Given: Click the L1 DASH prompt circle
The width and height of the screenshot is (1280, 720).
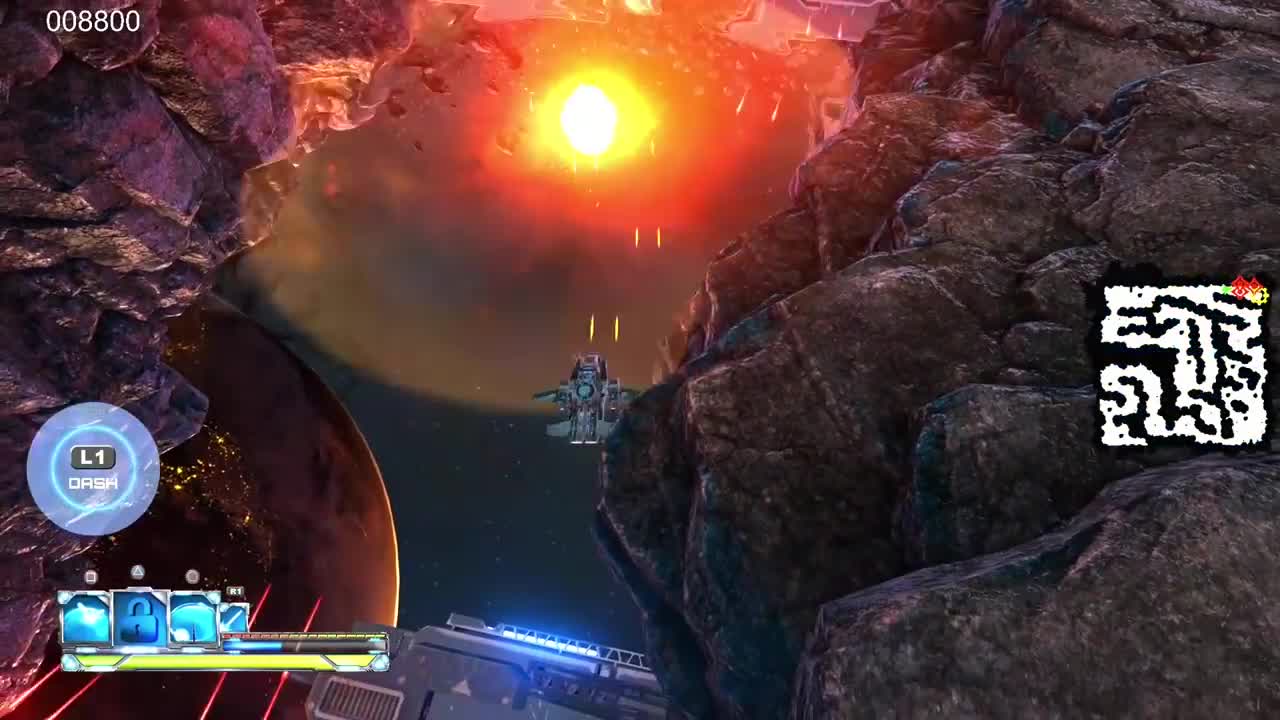Looking at the screenshot, I should (94, 466).
